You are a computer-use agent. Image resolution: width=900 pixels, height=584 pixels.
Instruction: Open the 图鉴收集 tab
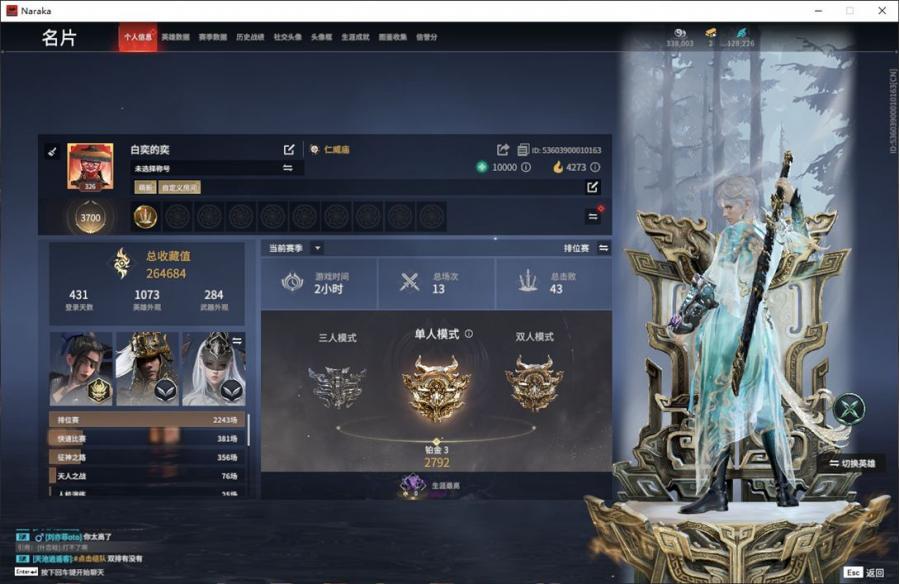393,37
